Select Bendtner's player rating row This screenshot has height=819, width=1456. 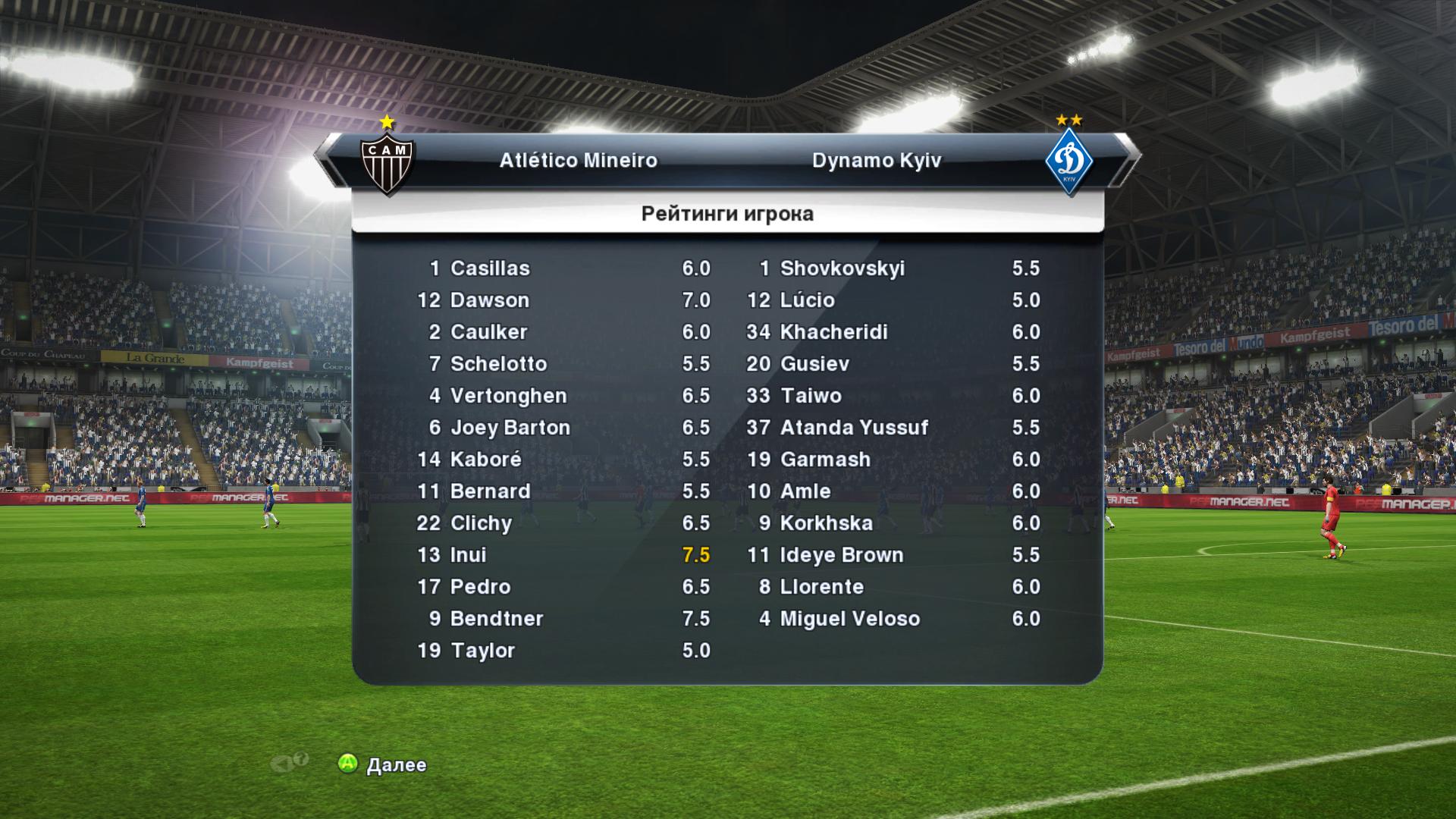coord(563,619)
